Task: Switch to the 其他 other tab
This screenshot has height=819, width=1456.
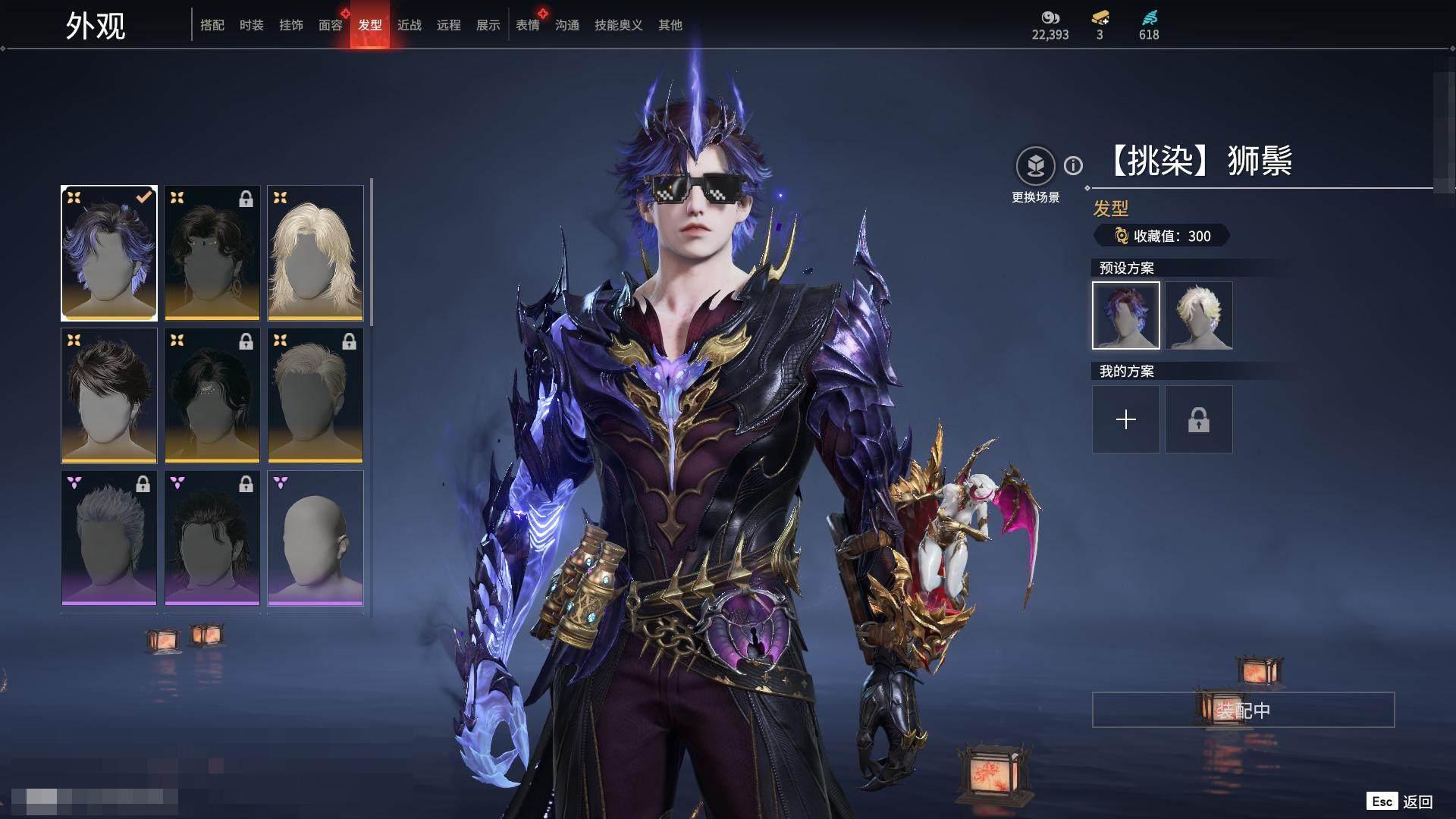Action: click(x=670, y=25)
